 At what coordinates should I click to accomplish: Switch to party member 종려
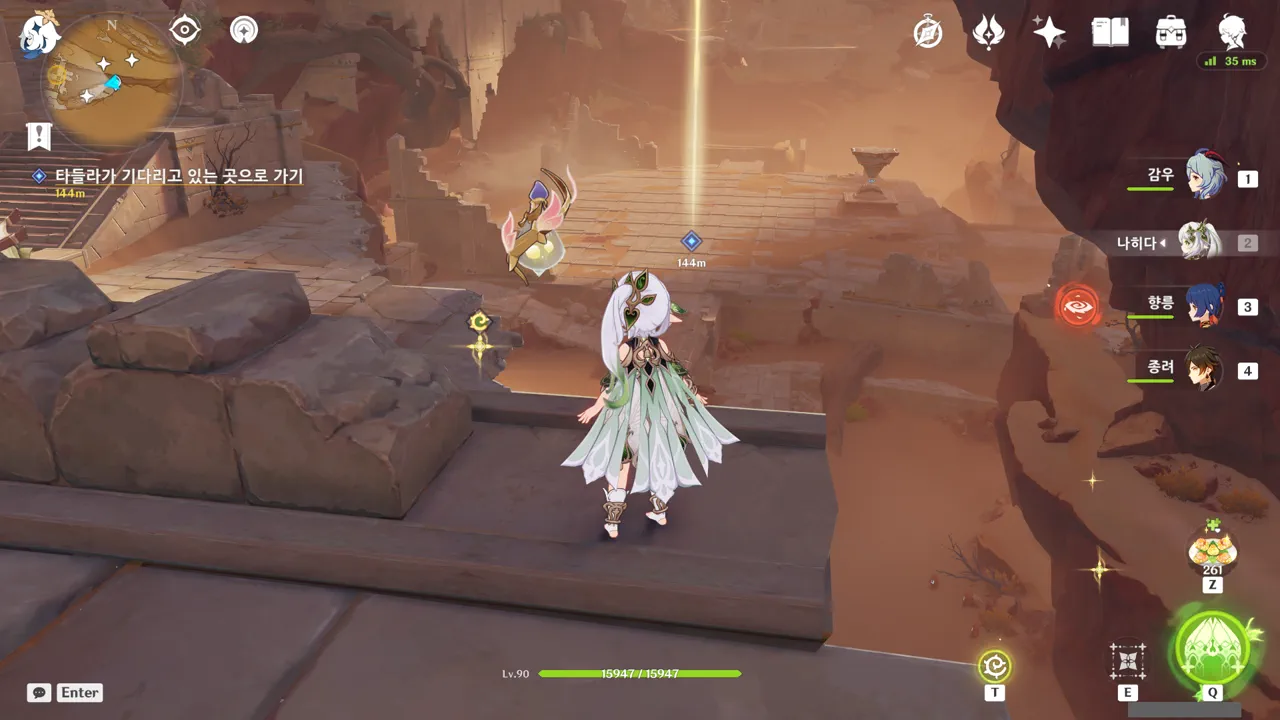click(1205, 369)
